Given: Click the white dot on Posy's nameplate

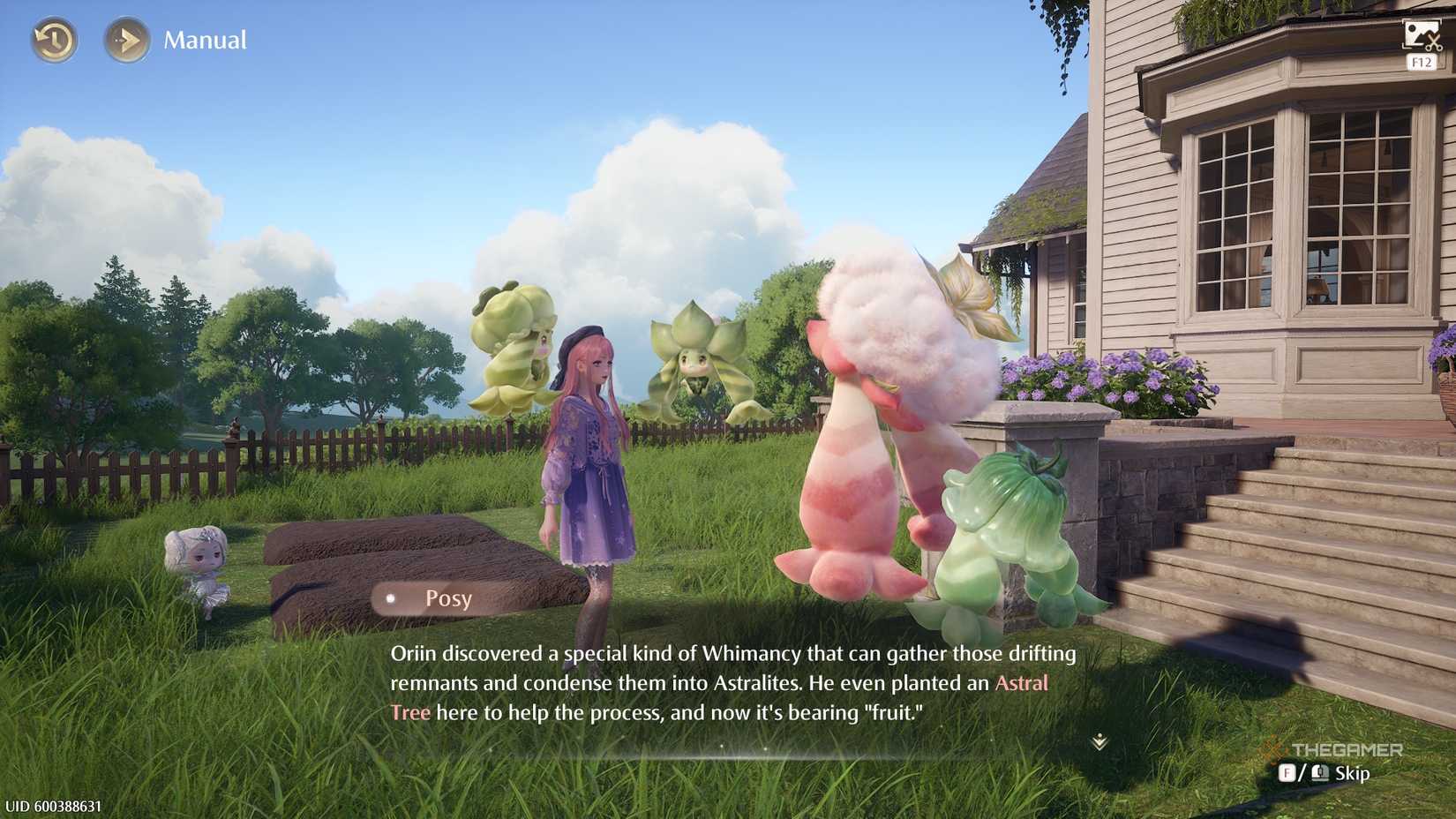Looking at the screenshot, I should coord(389,600).
